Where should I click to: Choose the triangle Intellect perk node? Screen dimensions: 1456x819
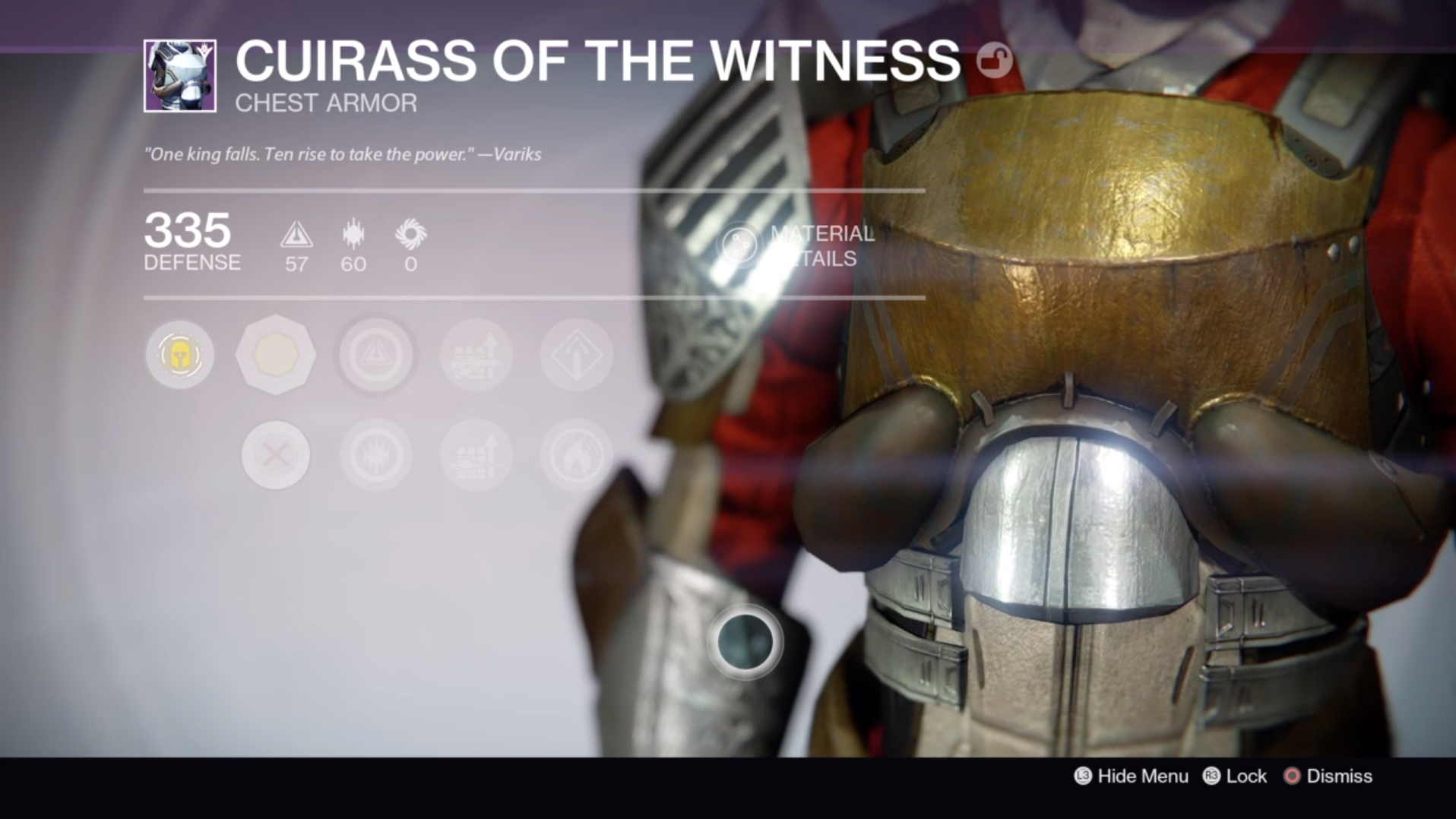pos(376,355)
